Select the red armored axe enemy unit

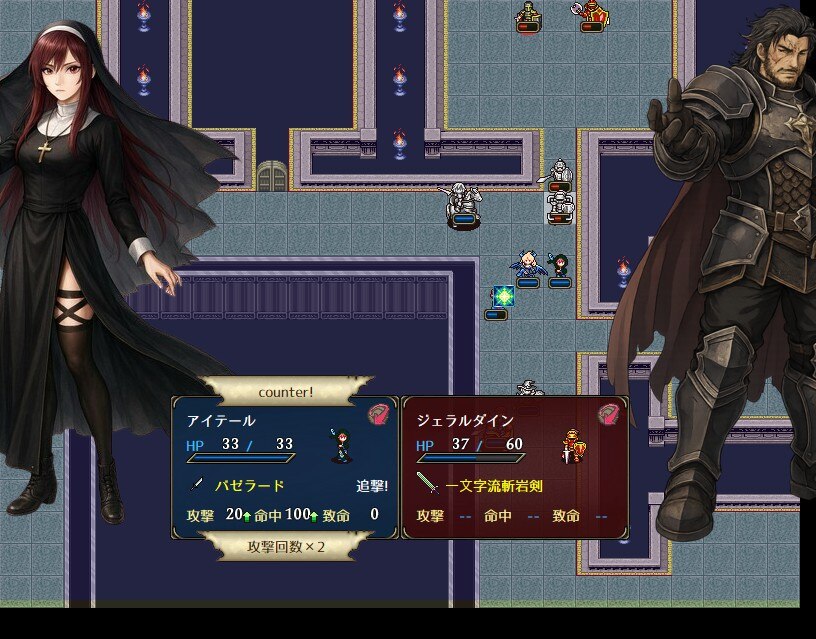point(592,14)
